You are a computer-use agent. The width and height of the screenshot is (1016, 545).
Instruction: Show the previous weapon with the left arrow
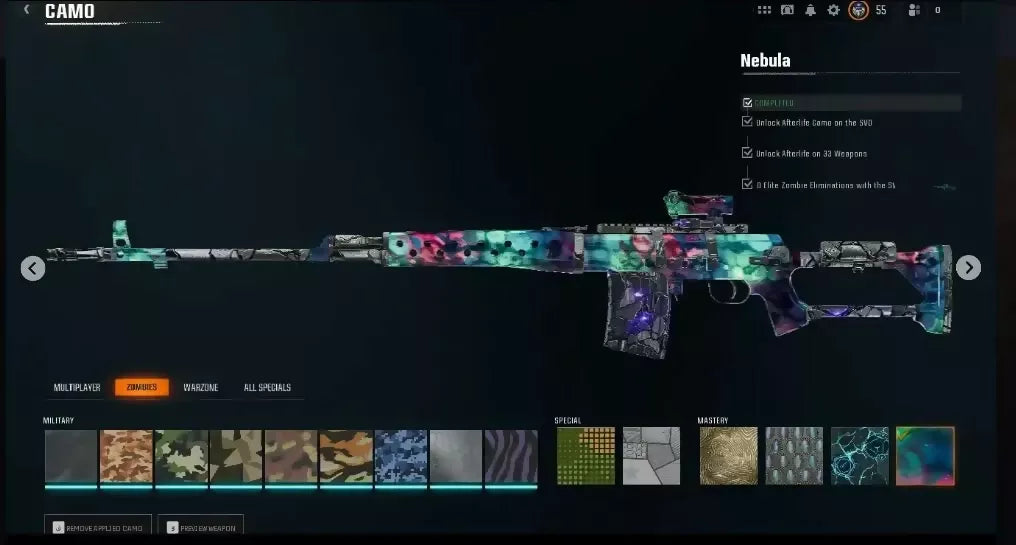(33, 268)
